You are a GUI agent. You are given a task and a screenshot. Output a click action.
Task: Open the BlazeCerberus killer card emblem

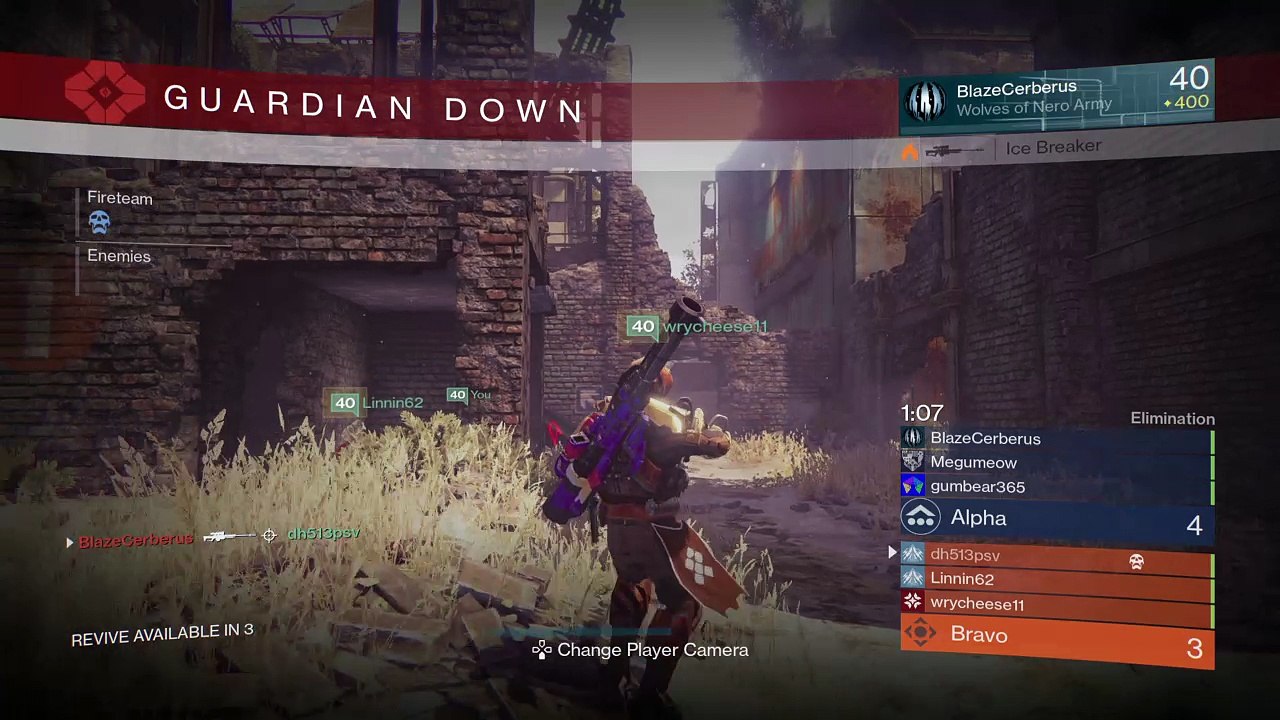[x=925, y=101]
